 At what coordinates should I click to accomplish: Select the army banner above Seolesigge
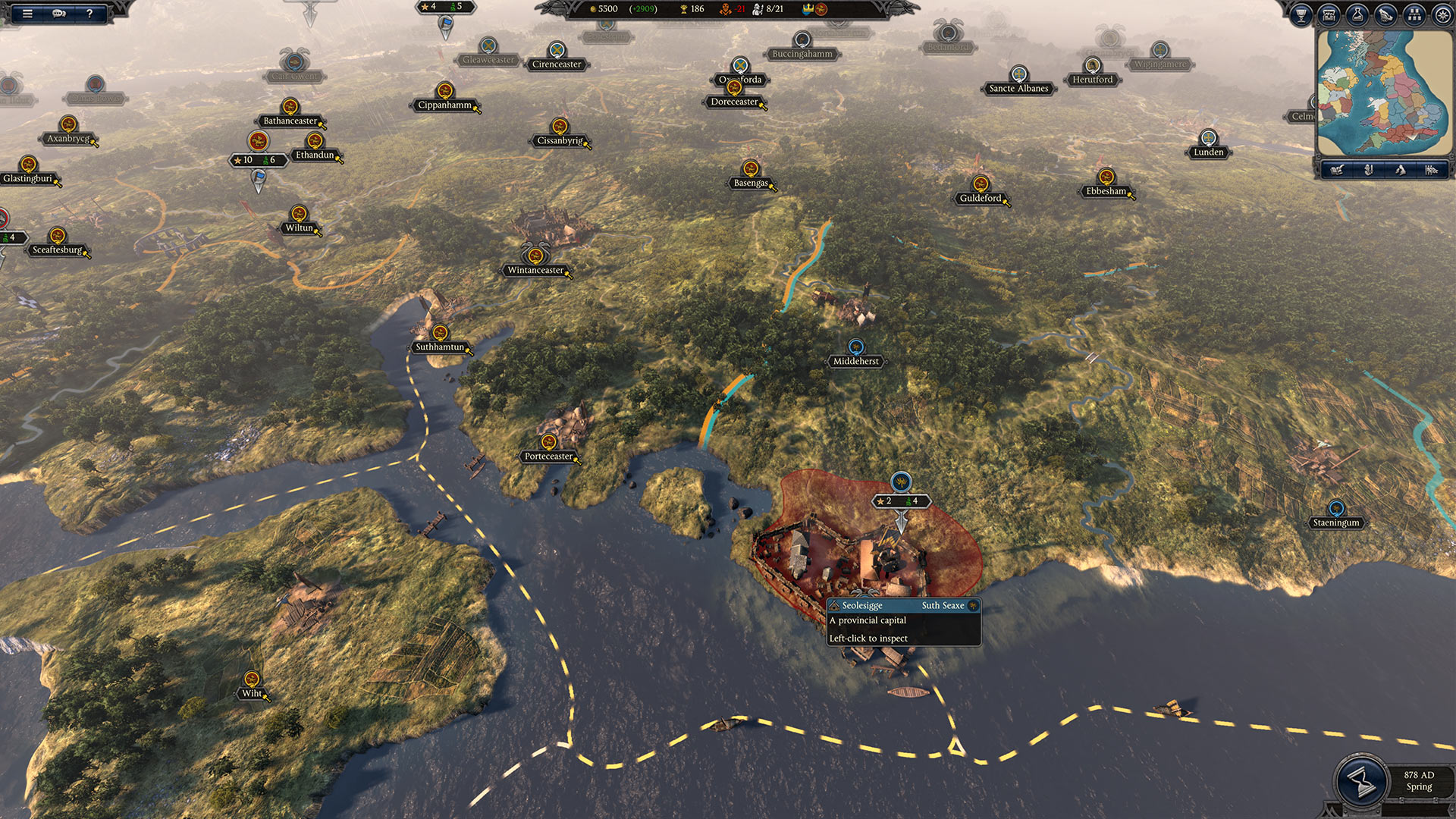pos(901,500)
